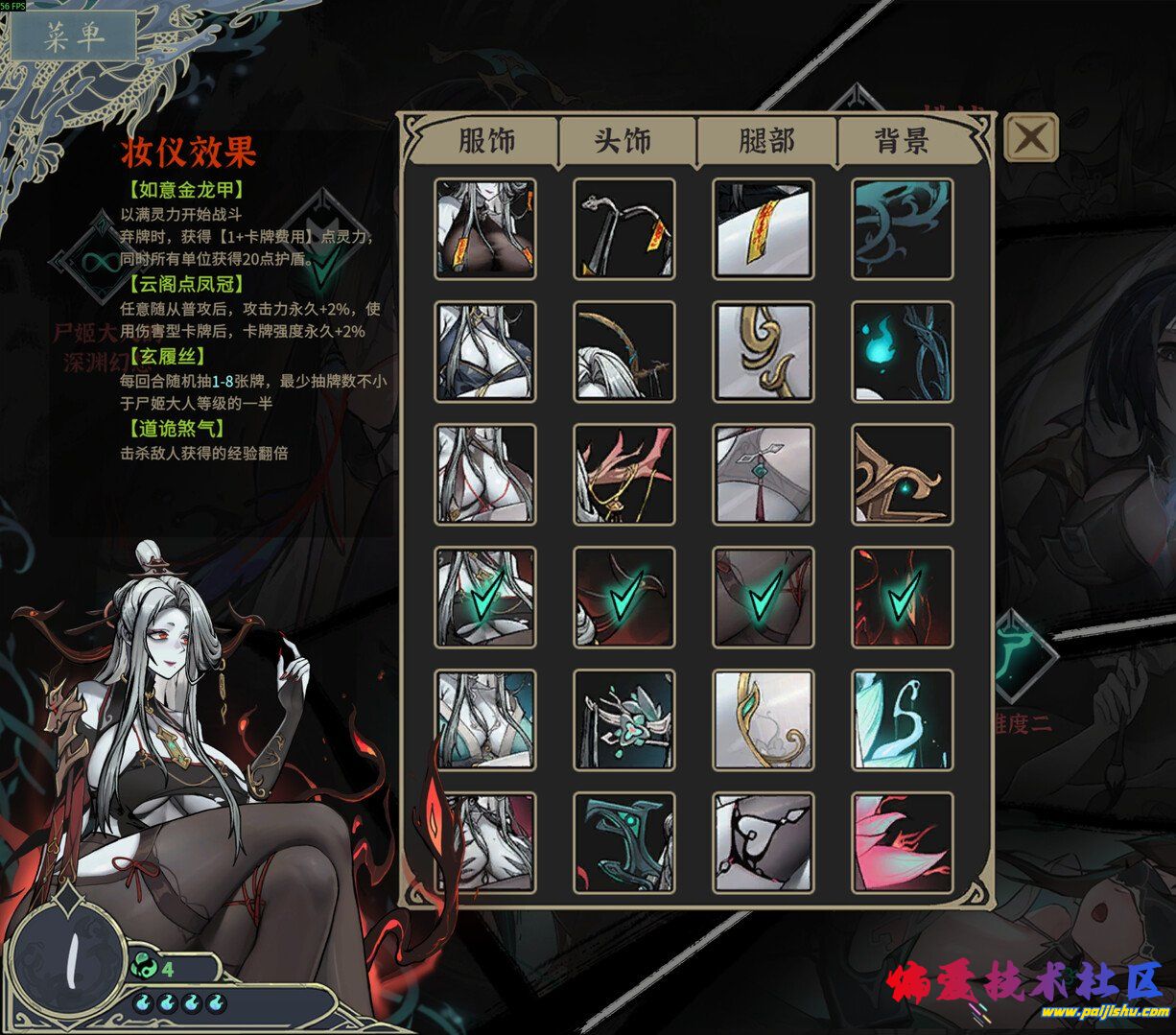Pick the pink feather wing background

pos(903,842)
